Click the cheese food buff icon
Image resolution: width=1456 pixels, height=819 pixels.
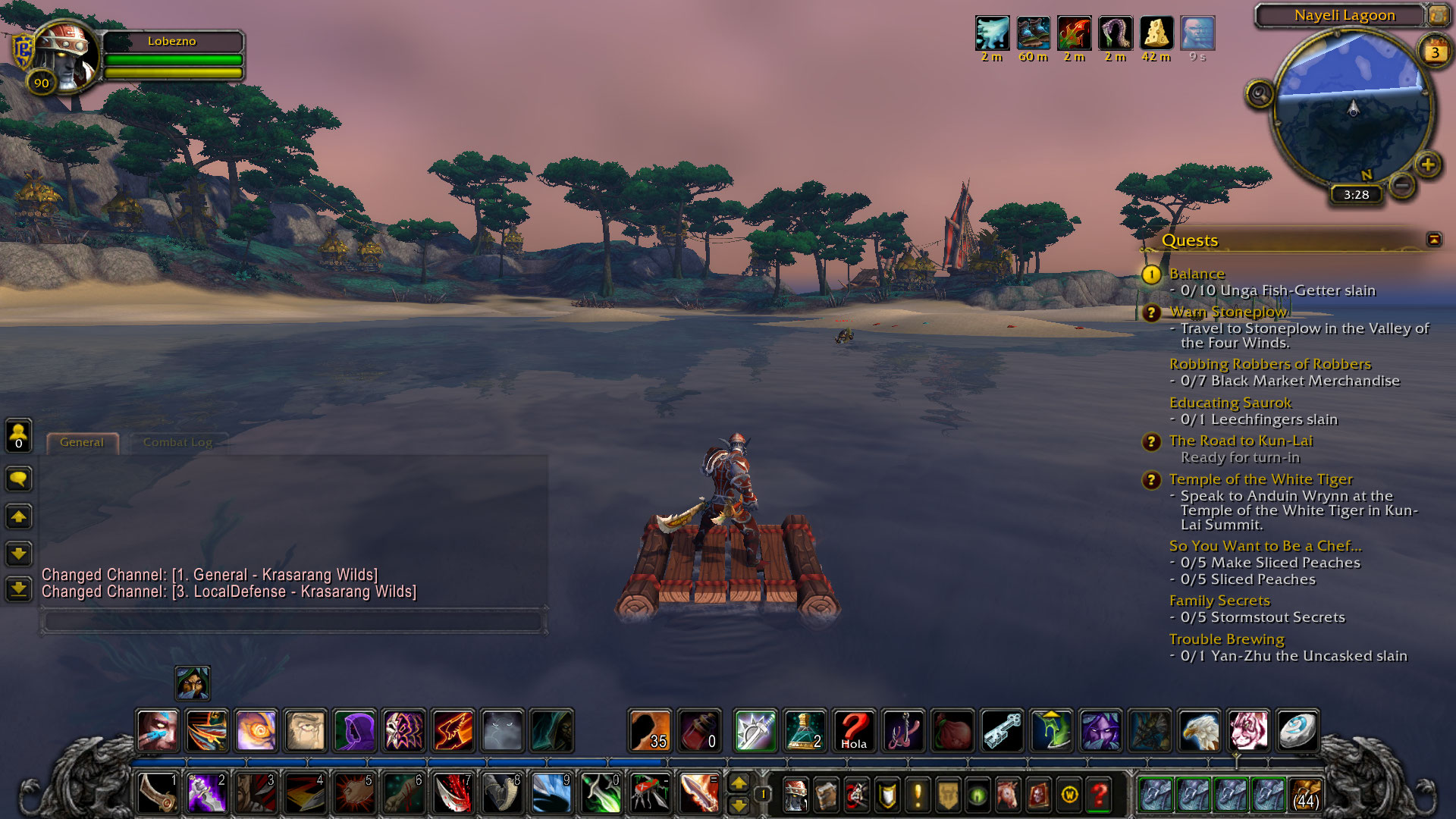[x=1156, y=33]
